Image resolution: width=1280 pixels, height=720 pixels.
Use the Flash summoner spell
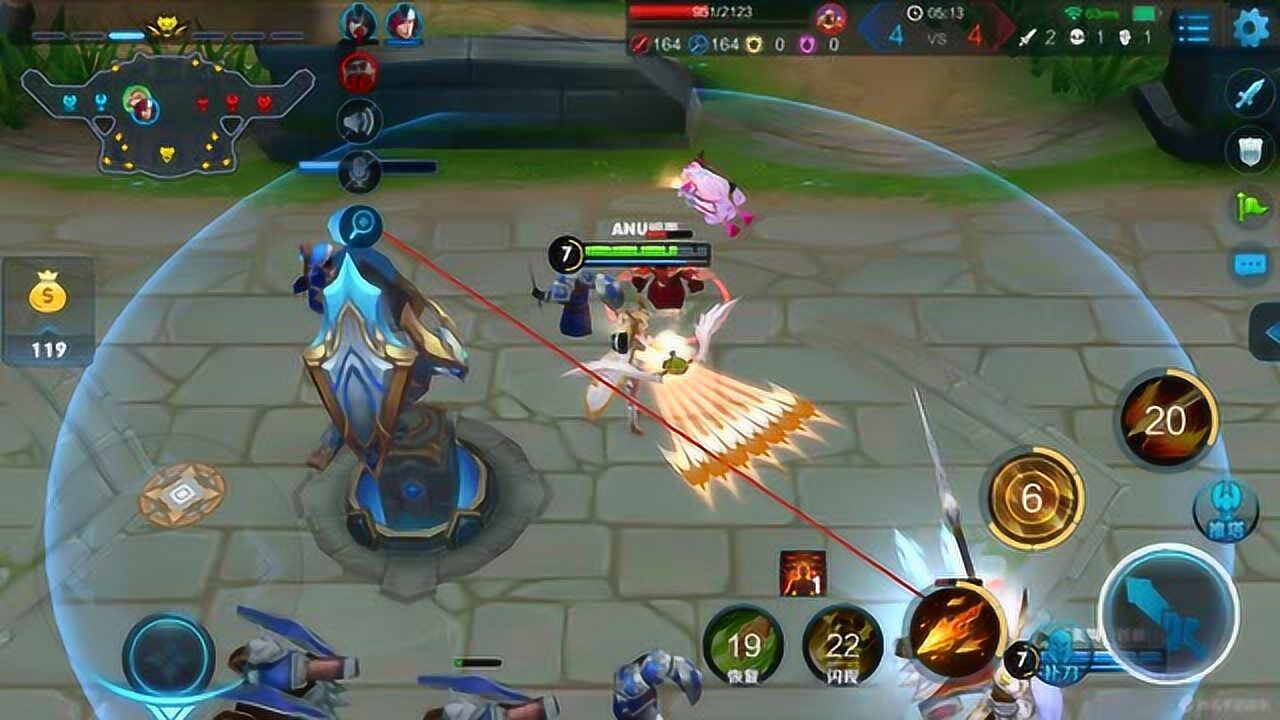coord(842,645)
